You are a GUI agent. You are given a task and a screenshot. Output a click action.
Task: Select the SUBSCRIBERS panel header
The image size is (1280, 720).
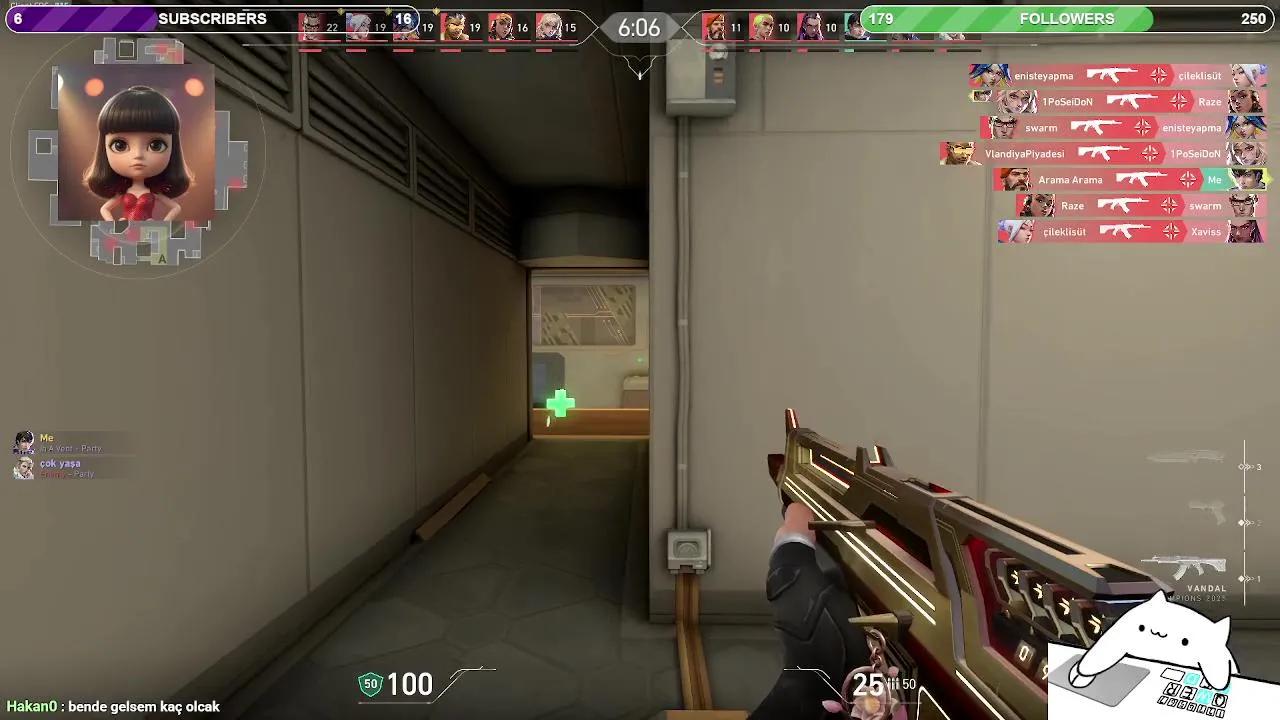coord(211,18)
